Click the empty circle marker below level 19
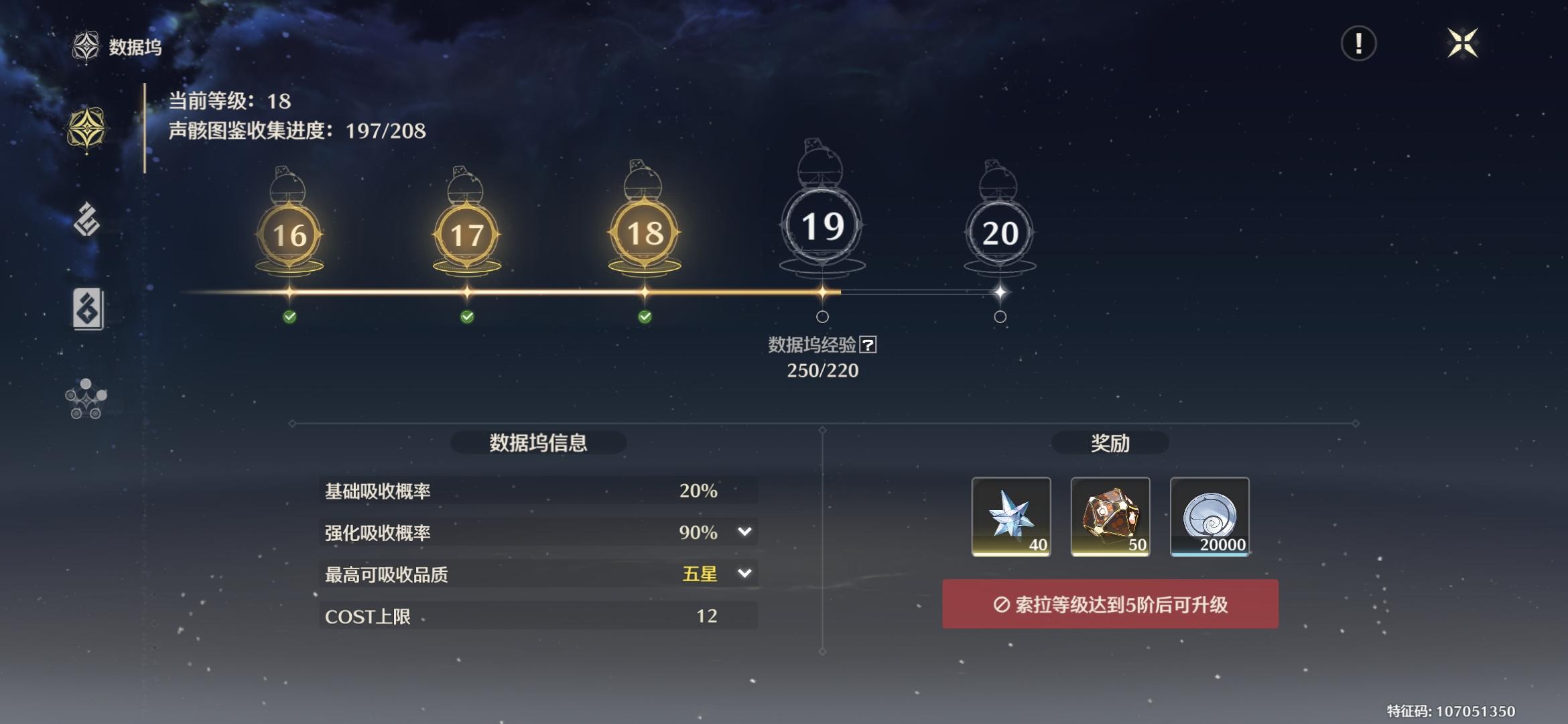The width and height of the screenshot is (1568, 724). tap(822, 316)
